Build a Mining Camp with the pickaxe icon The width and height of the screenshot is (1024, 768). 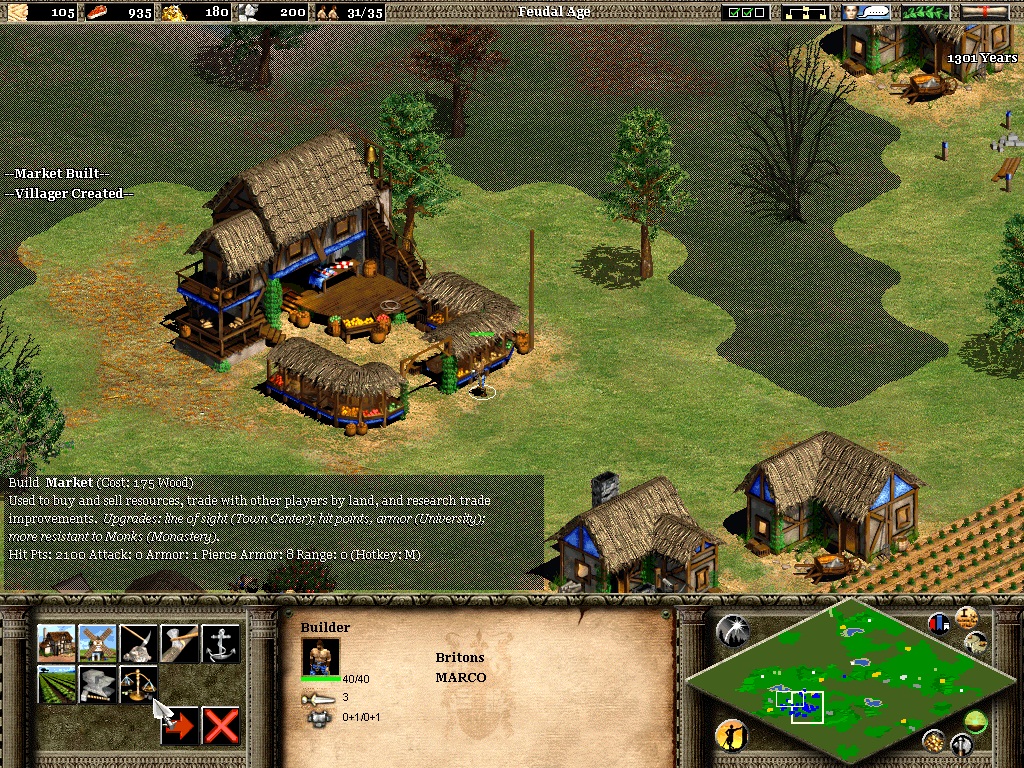click(x=139, y=644)
